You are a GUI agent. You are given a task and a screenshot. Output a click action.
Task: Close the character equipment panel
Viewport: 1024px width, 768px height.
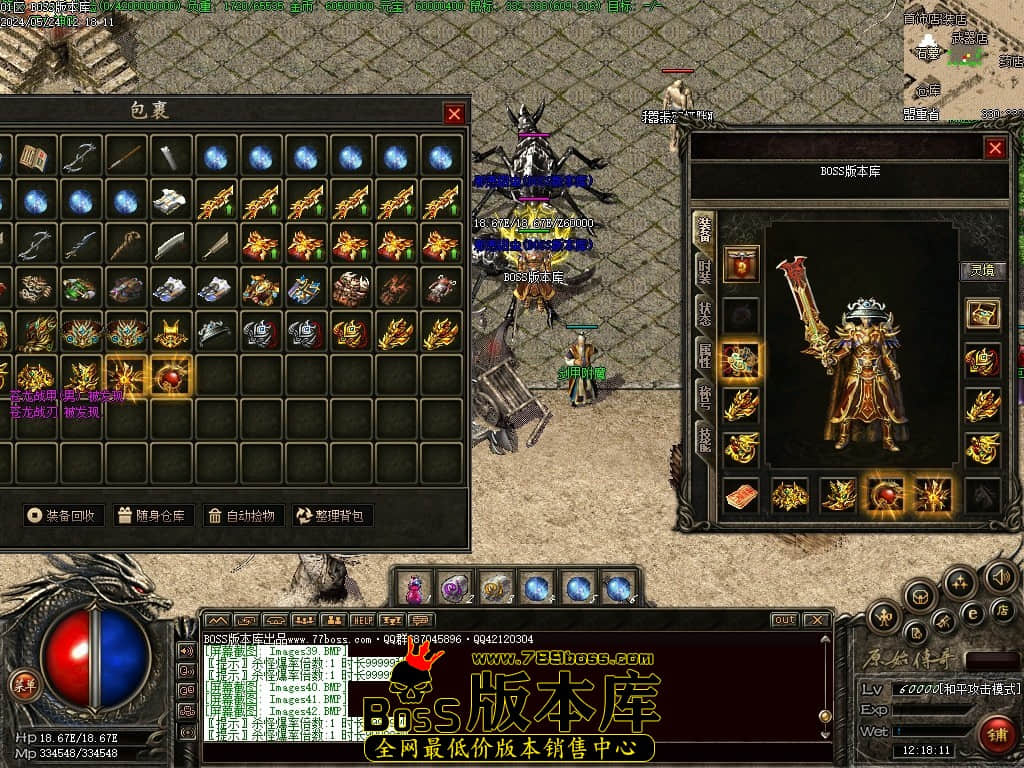(995, 148)
